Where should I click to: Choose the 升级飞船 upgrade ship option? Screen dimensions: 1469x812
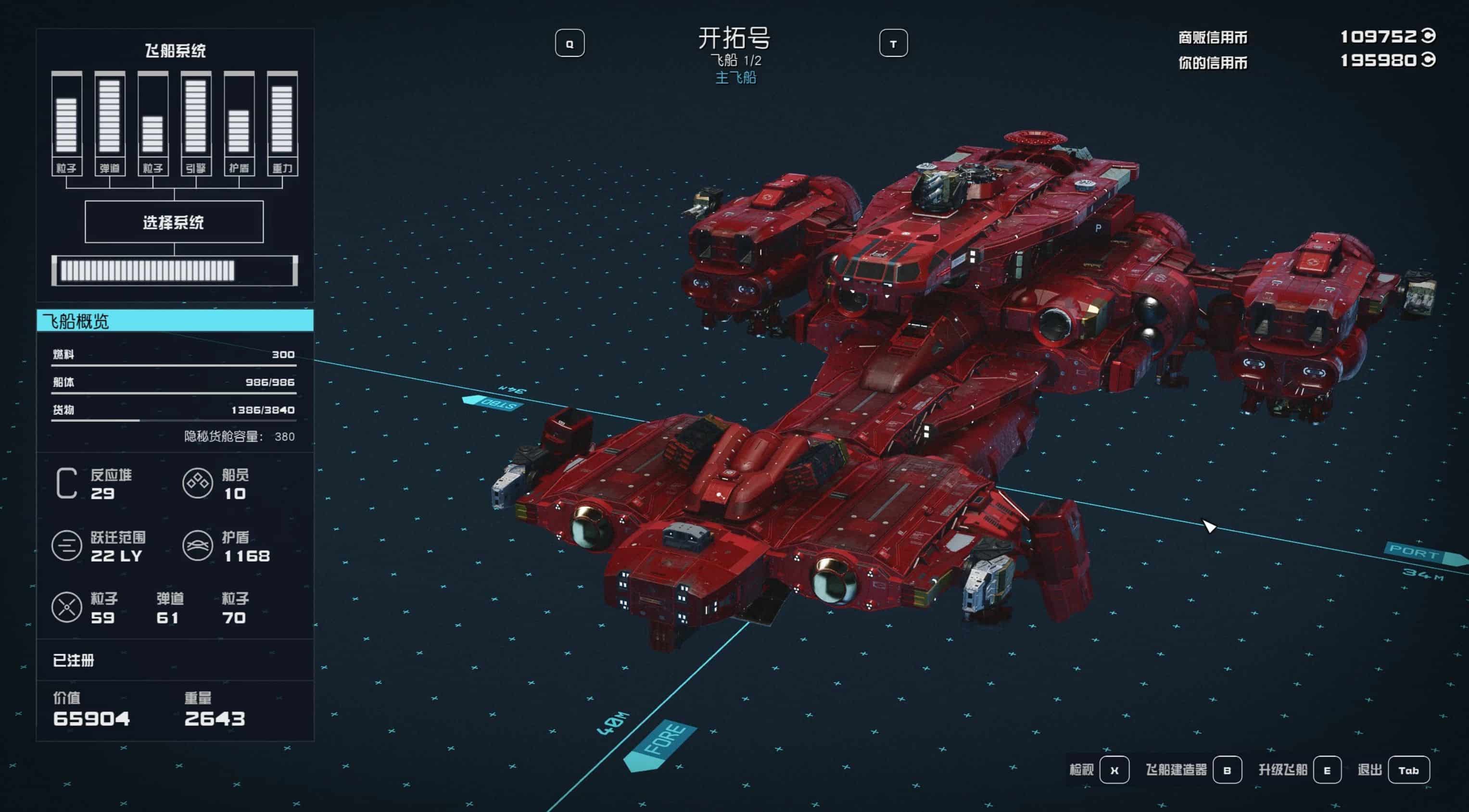pos(1327,770)
